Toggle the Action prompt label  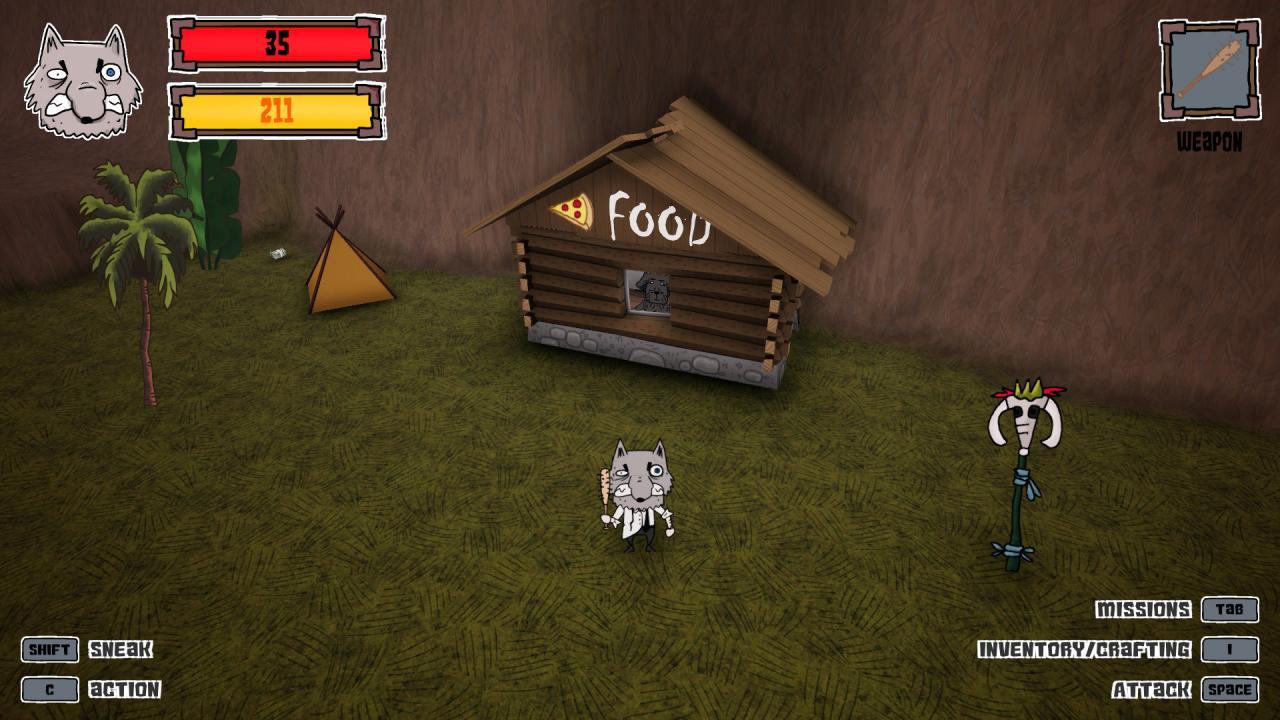click(x=125, y=688)
